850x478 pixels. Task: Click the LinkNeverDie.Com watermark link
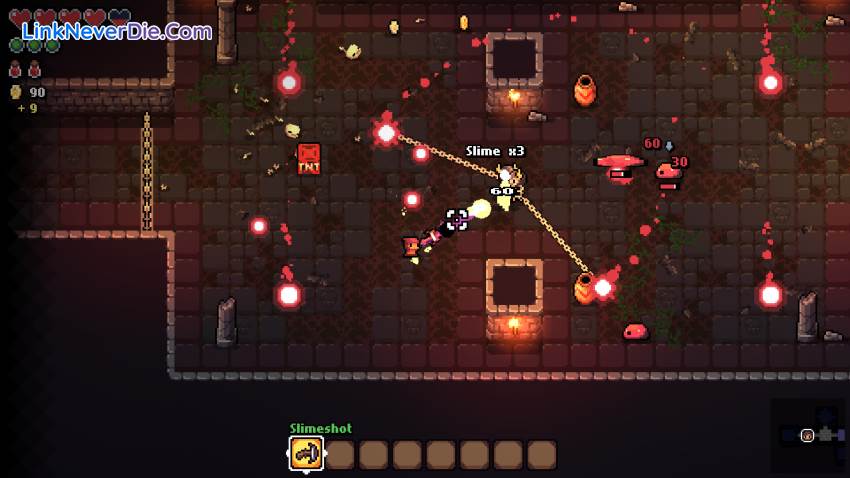112,32
